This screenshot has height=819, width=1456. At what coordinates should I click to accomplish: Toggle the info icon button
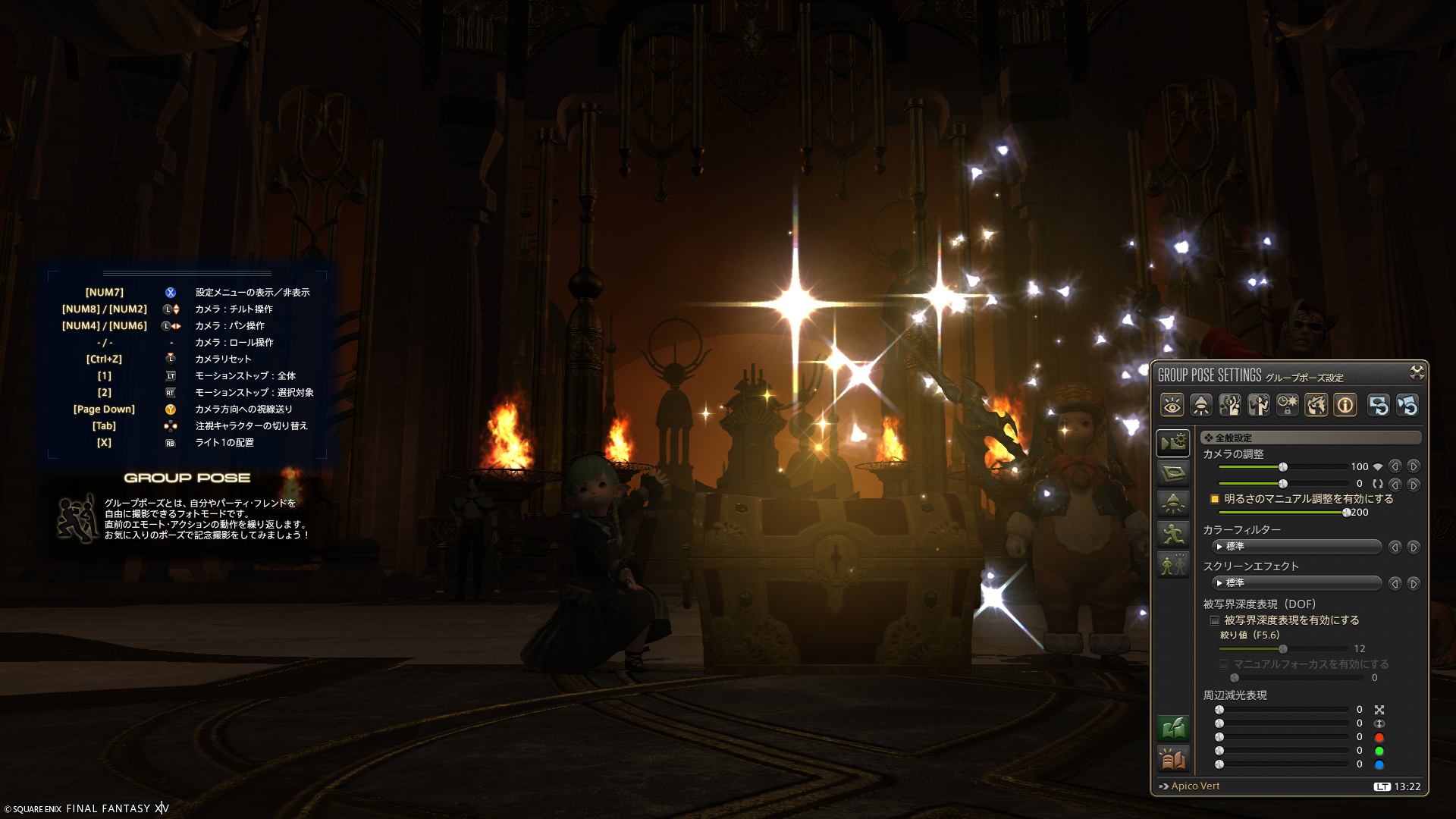[x=1345, y=406]
